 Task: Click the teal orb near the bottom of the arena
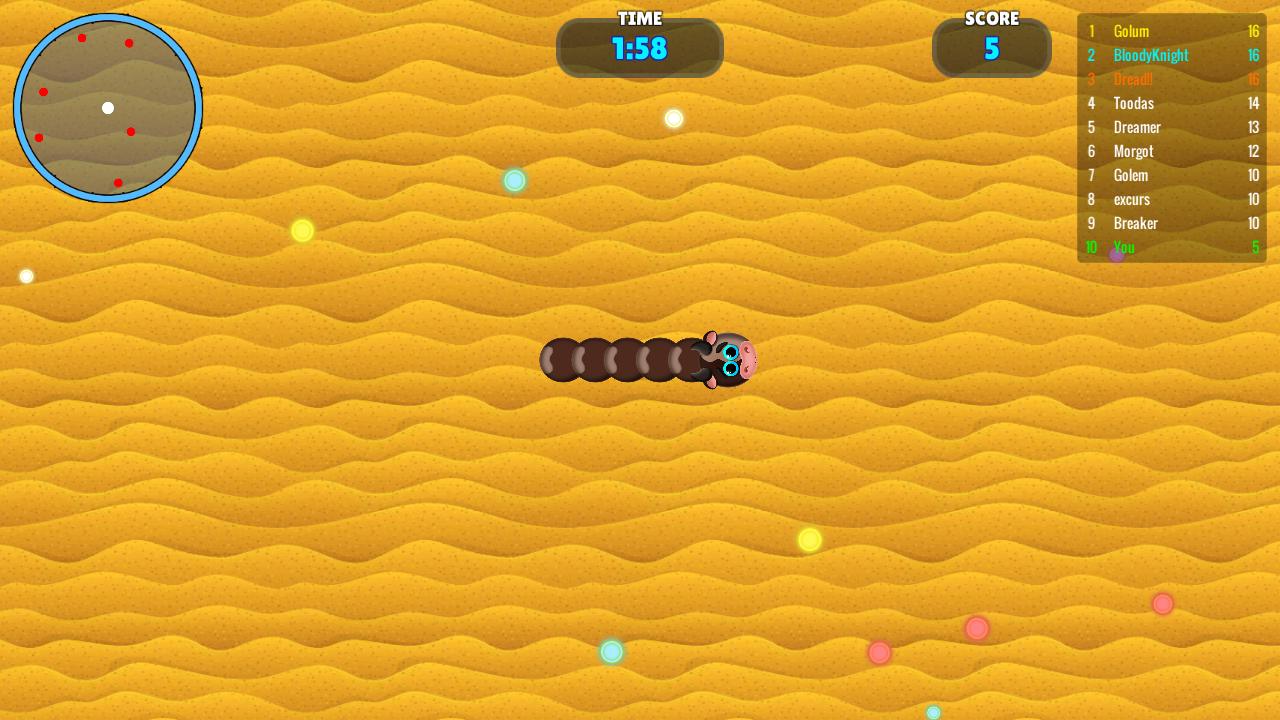click(611, 651)
